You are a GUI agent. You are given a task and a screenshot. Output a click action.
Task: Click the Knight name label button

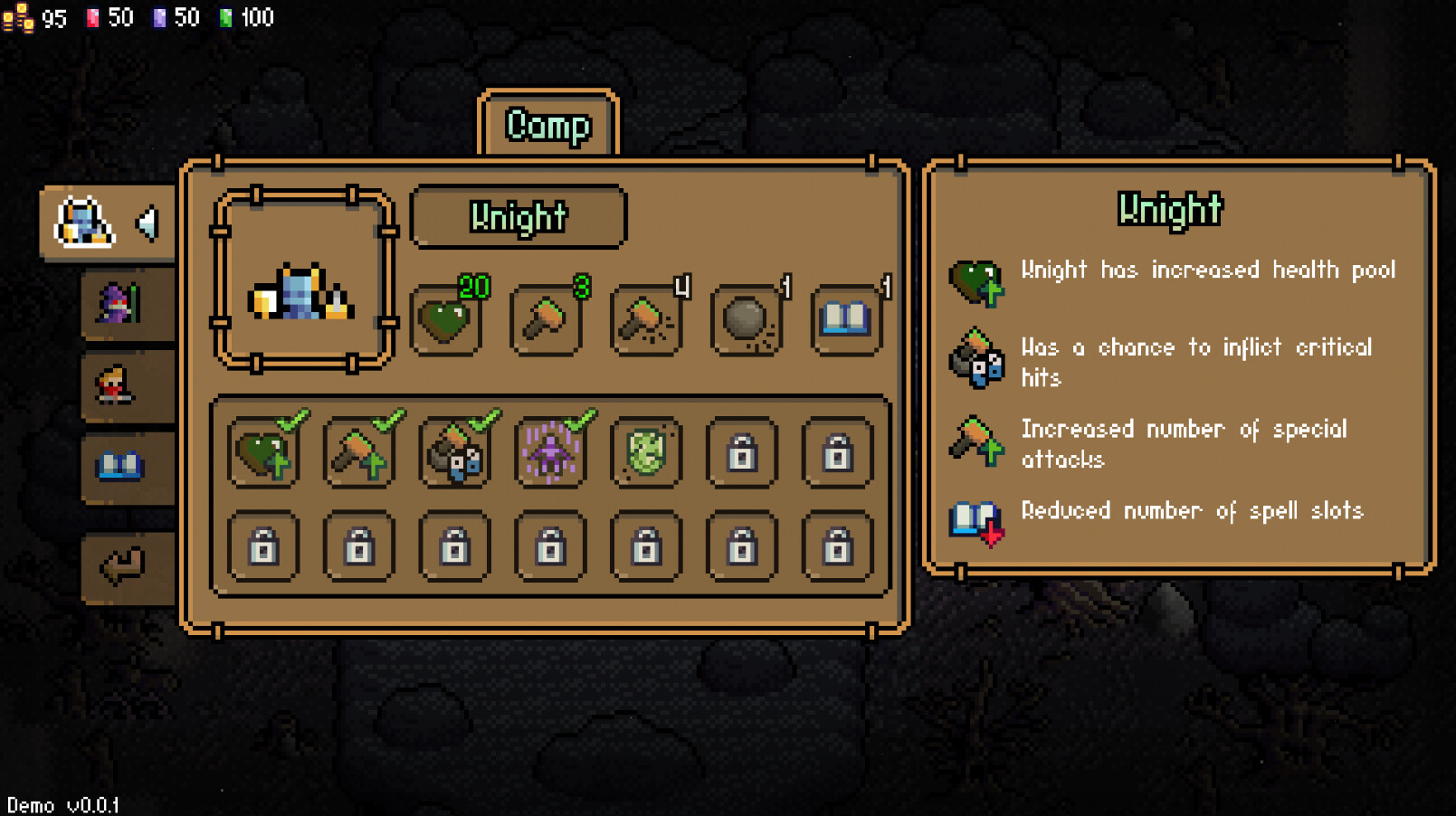click(x=519, y=217)
